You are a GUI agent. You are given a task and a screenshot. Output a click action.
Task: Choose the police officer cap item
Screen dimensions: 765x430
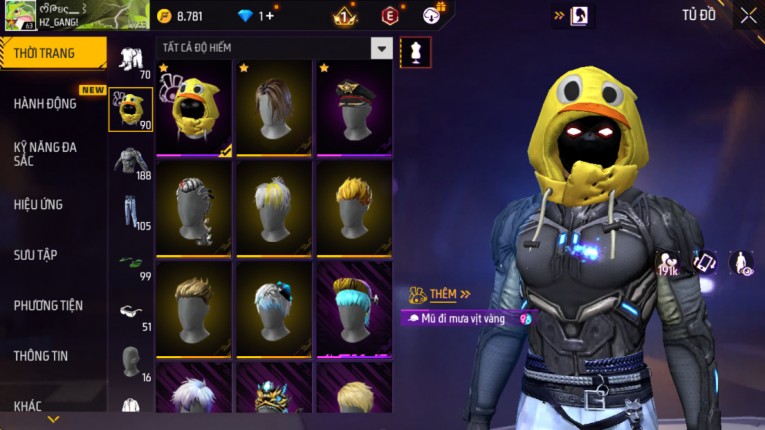click(x=354, y=108)
